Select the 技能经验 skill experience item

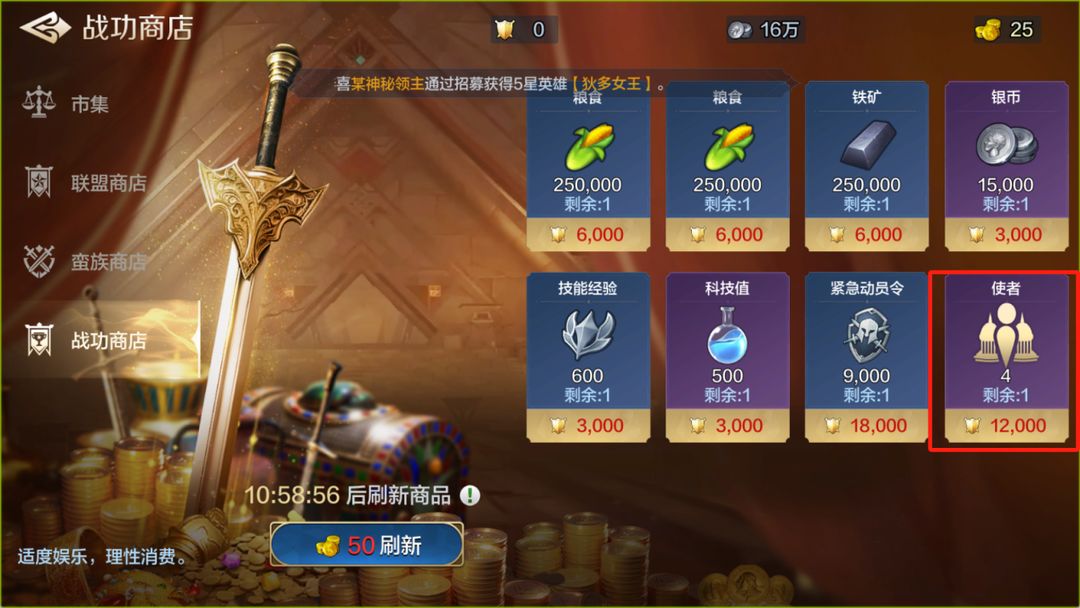[588, 357]
